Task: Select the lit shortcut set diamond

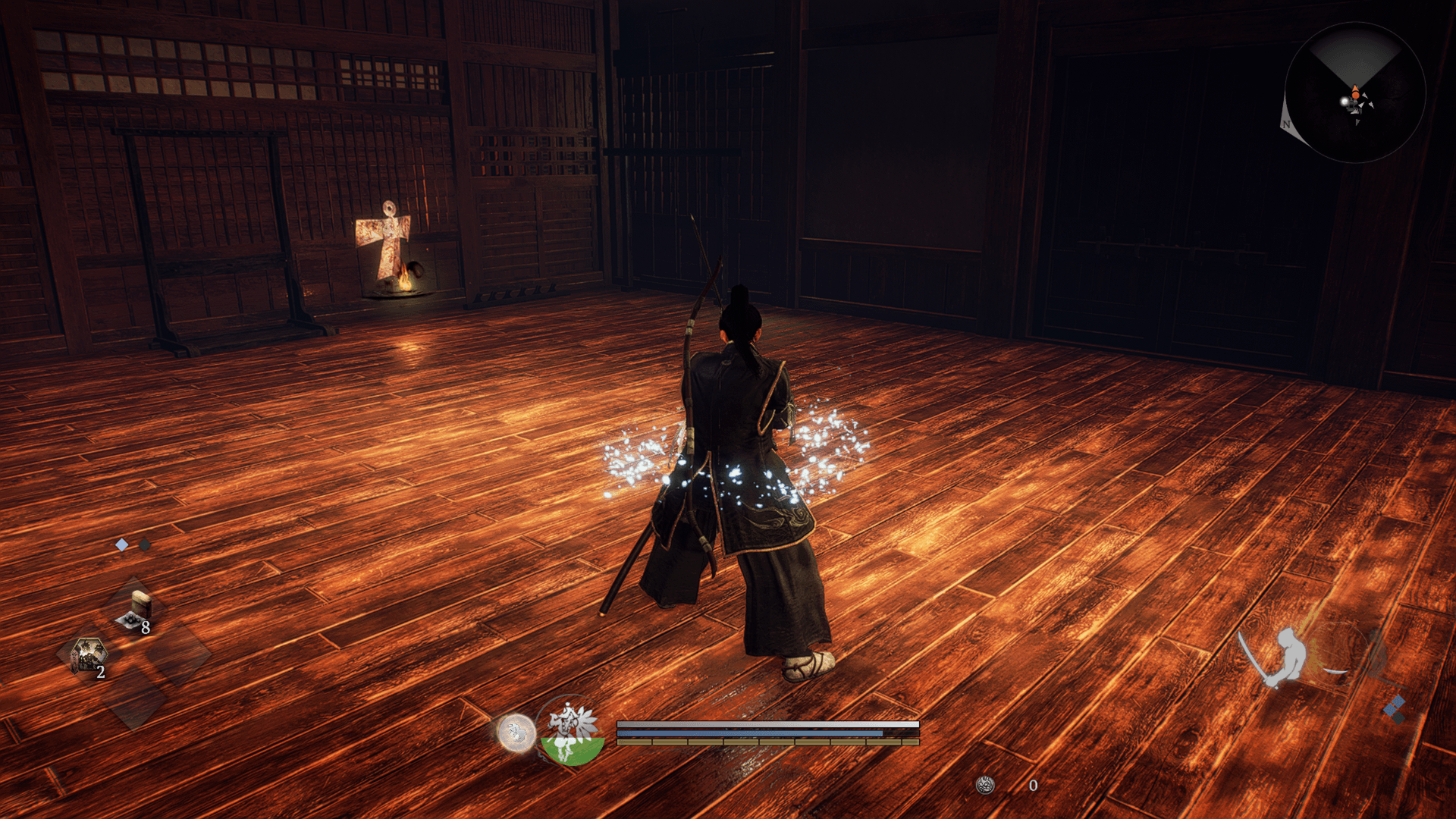Action: [122, 544]
